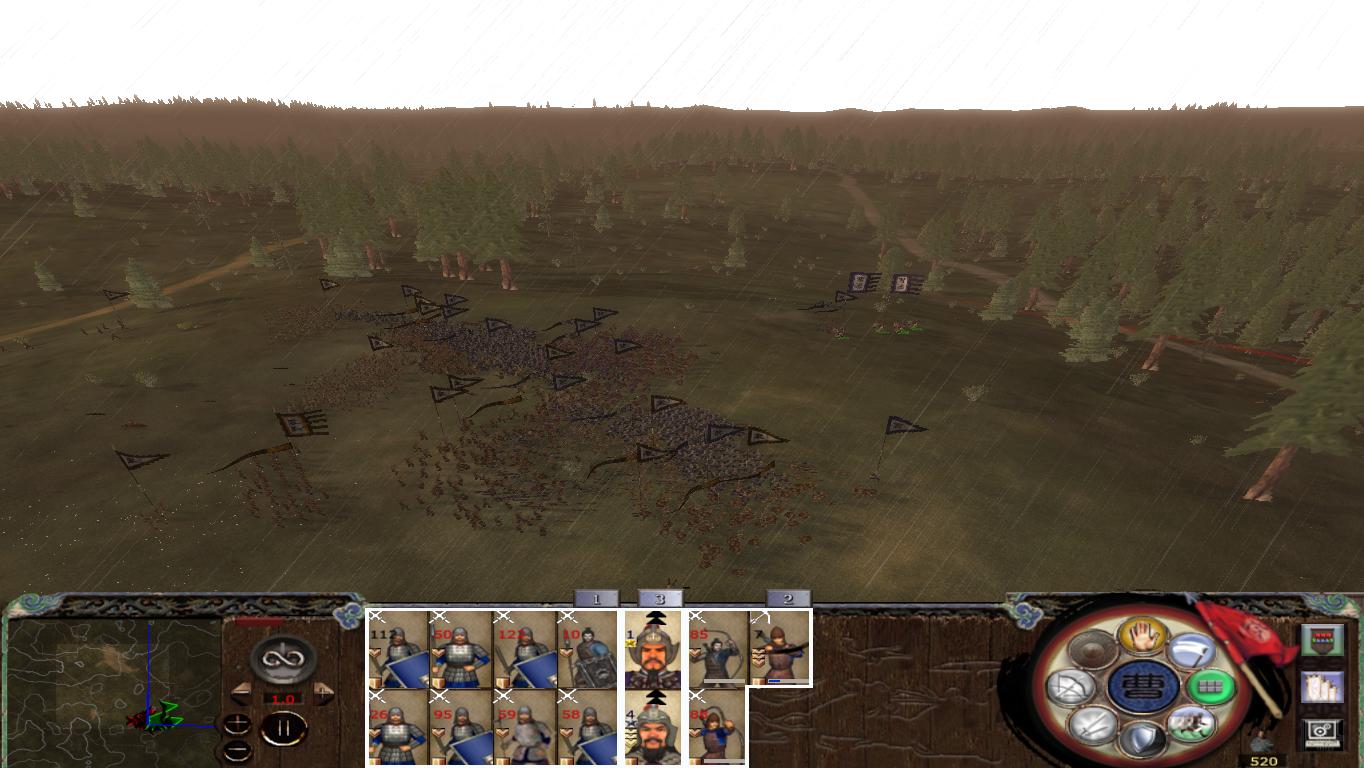Toggle guard mode with the shield icon
This screenshot has height=768, width=1364.
tap(1144, 737)
